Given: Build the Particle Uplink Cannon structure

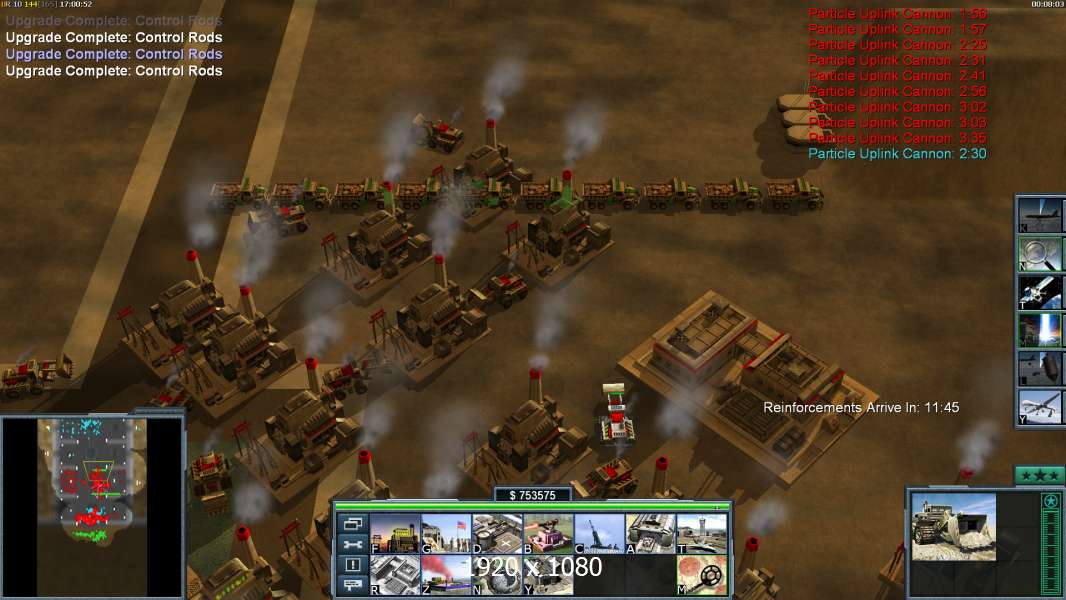Looking at the screenshot, I should click(496, 575).
